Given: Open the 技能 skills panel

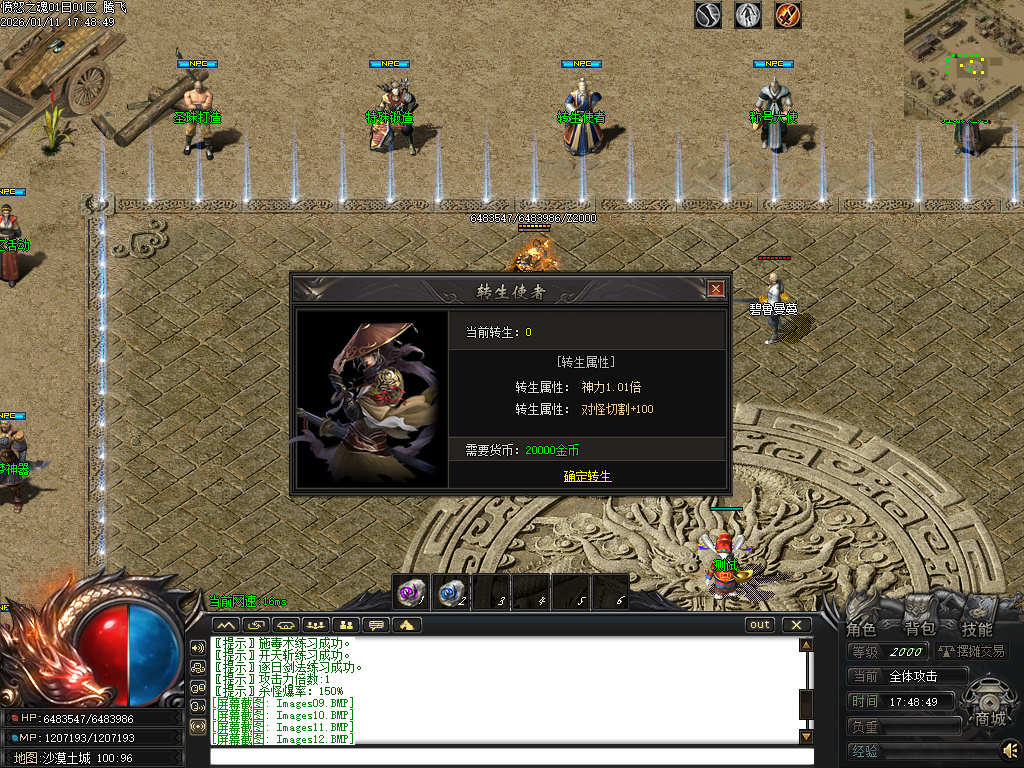Looking at the screenshot, I should click(x=977, y=629).
